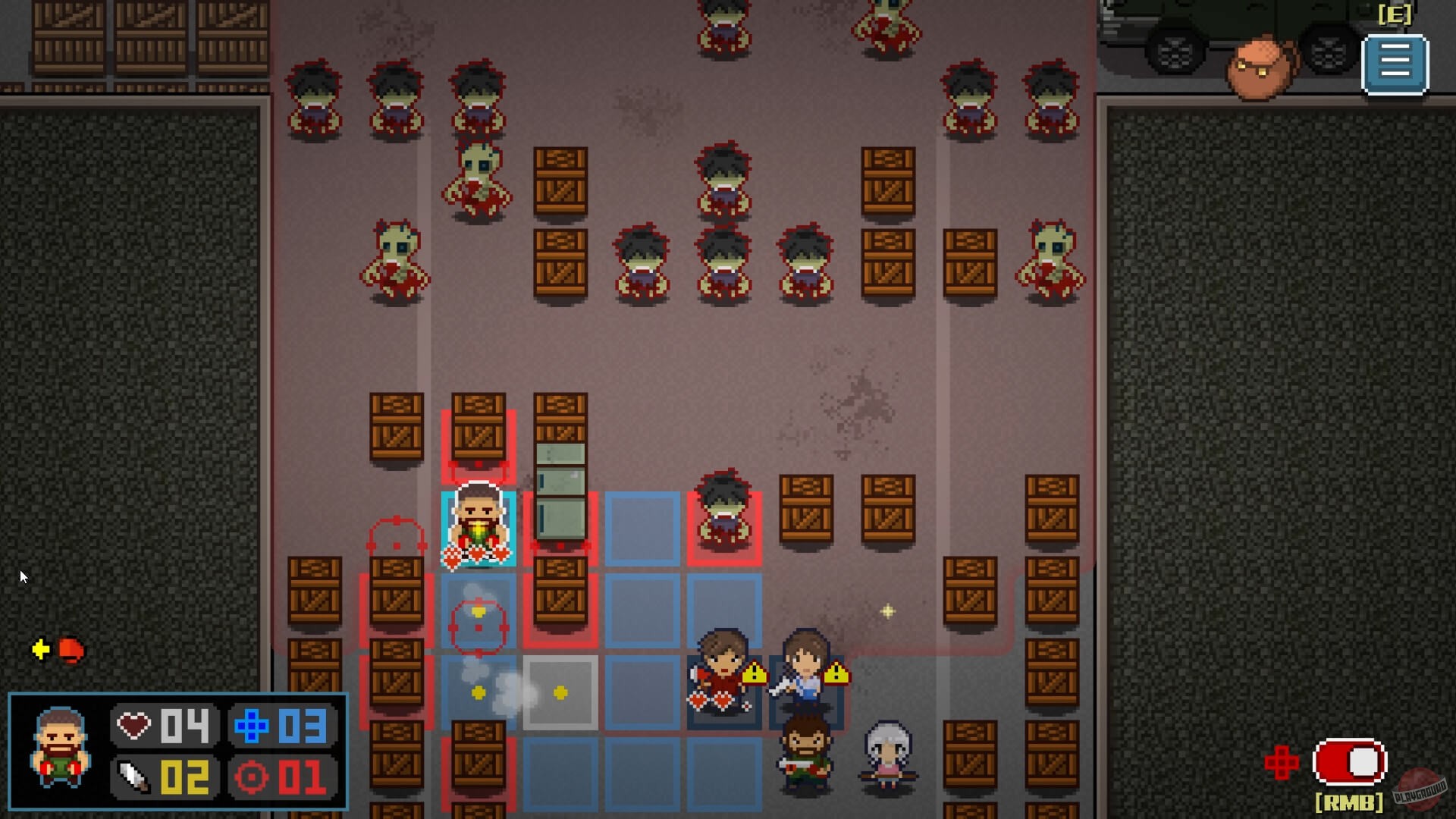
Task: Click the red apple pickup icon
Action: (71, 649)
